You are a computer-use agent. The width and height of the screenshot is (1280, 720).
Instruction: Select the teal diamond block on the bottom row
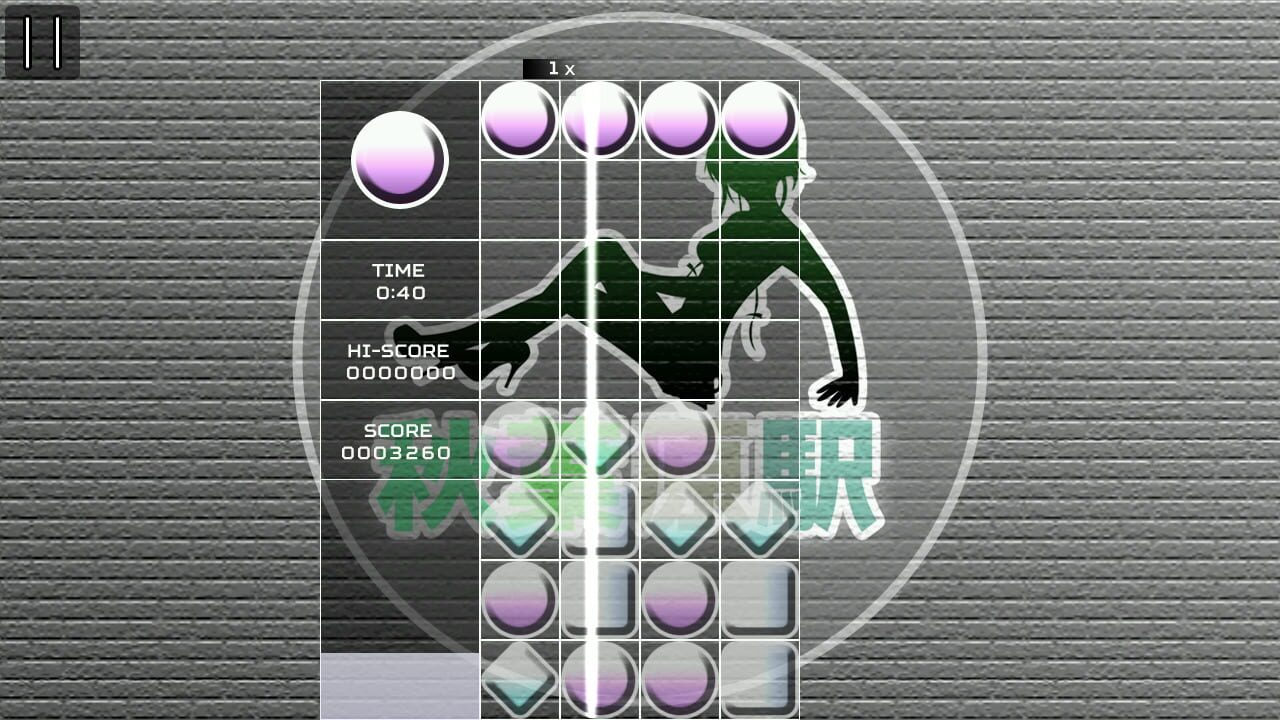tap(520, 680)
